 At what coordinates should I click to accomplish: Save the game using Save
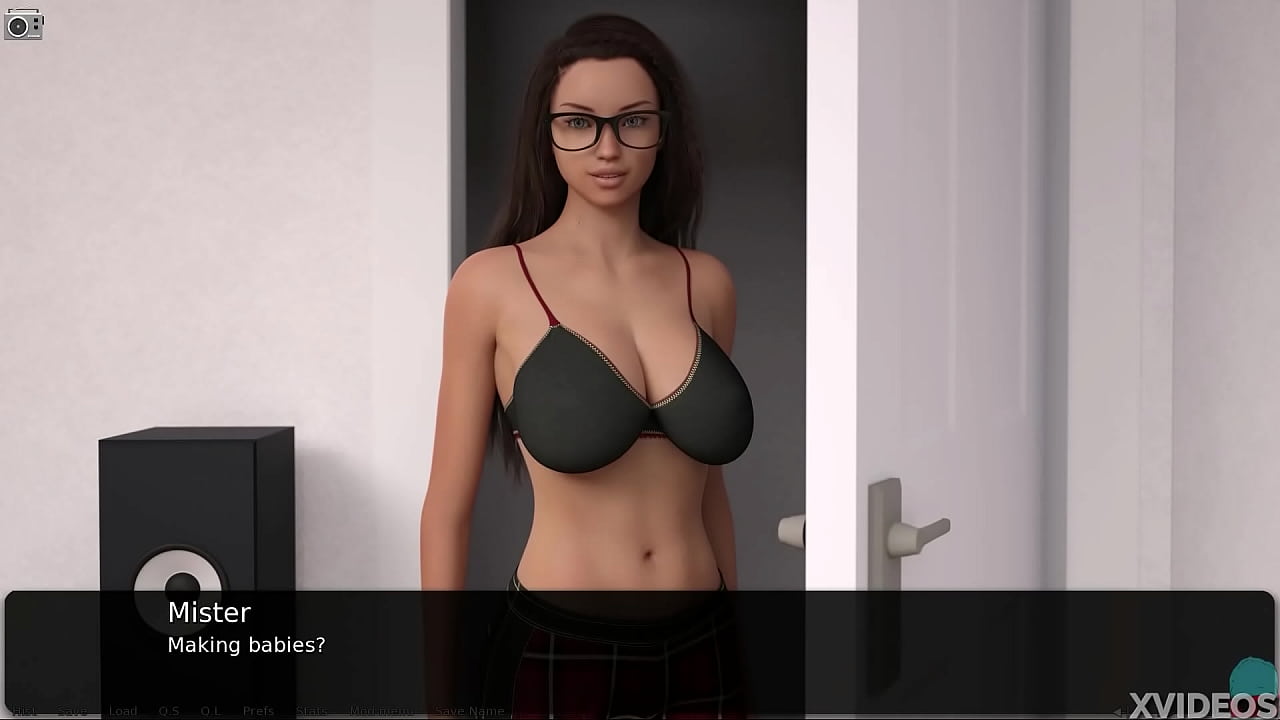tap(72, 710)
